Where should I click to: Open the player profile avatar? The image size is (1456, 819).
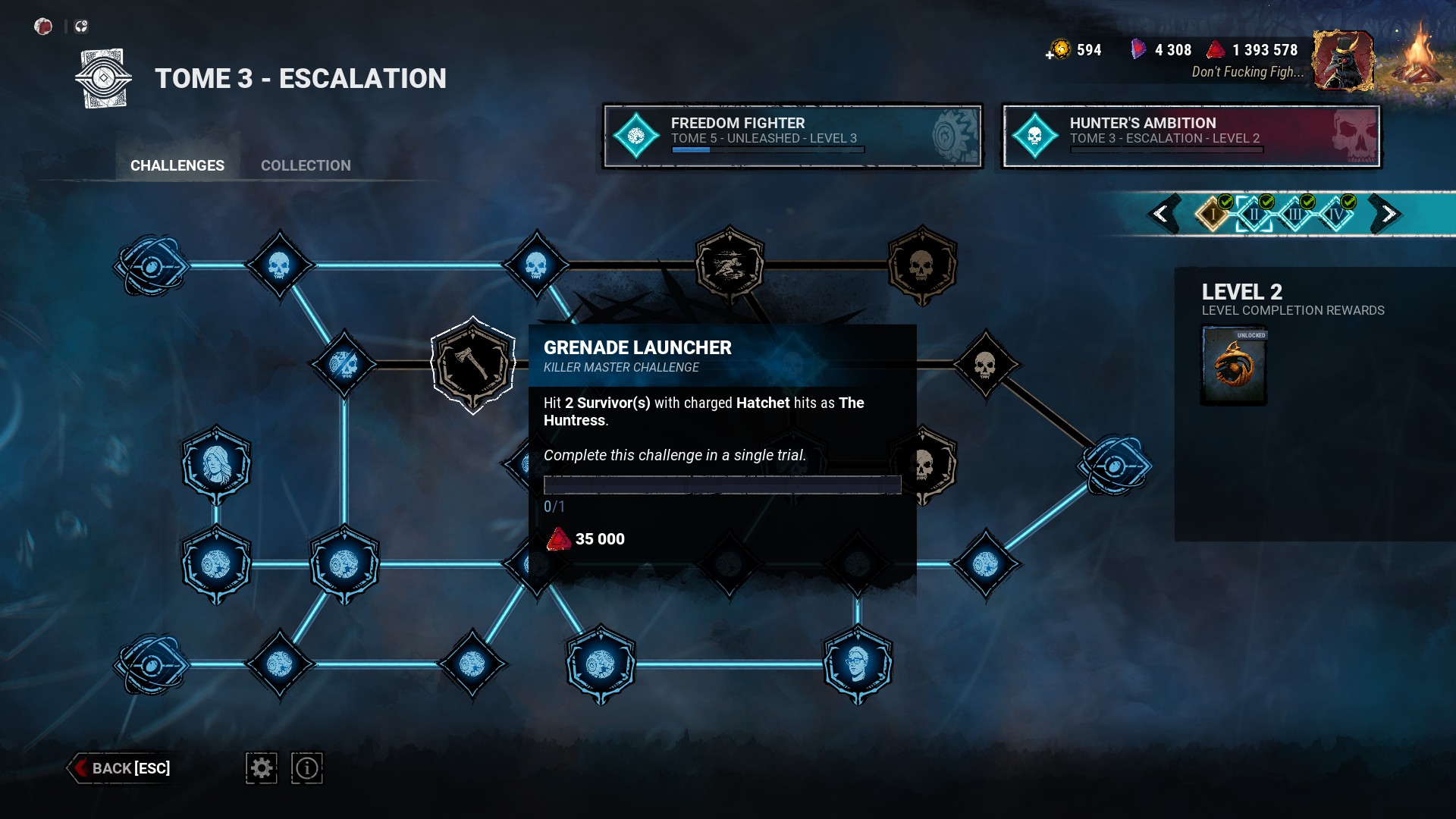[x=1343, y=61]
